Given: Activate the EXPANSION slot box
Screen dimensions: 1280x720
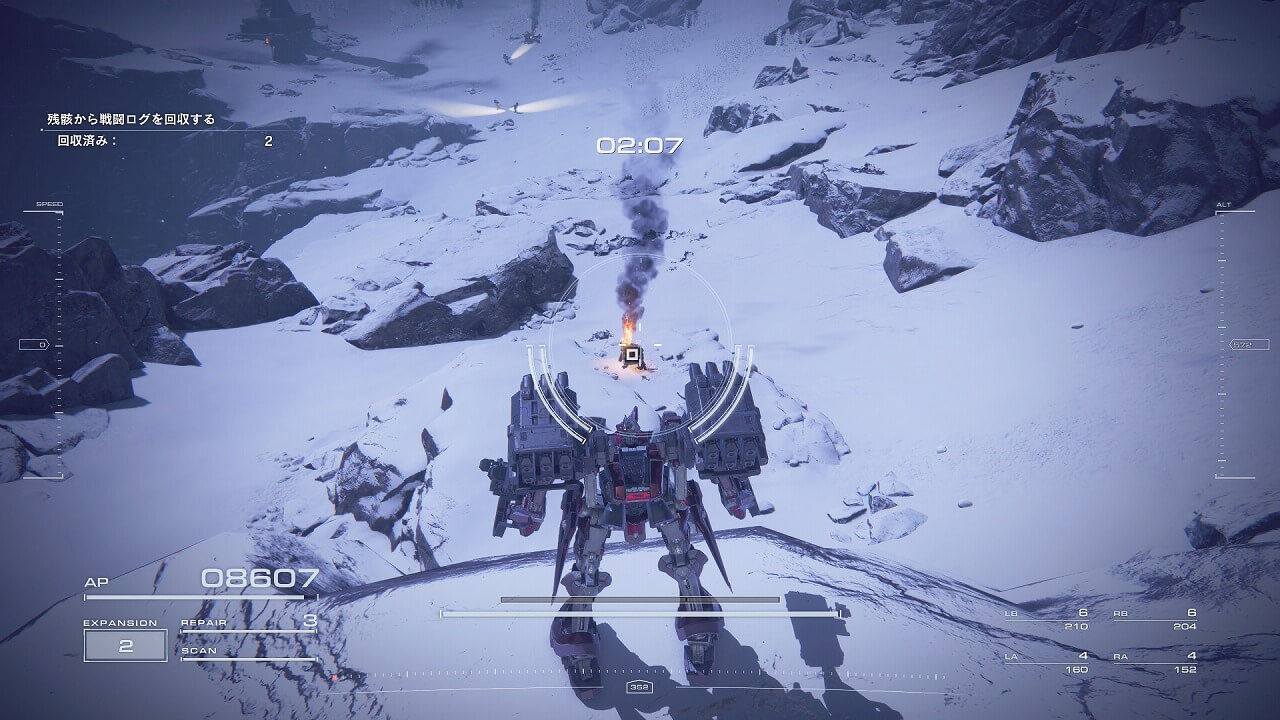Looking at the screenshot, I should point(125,645).
